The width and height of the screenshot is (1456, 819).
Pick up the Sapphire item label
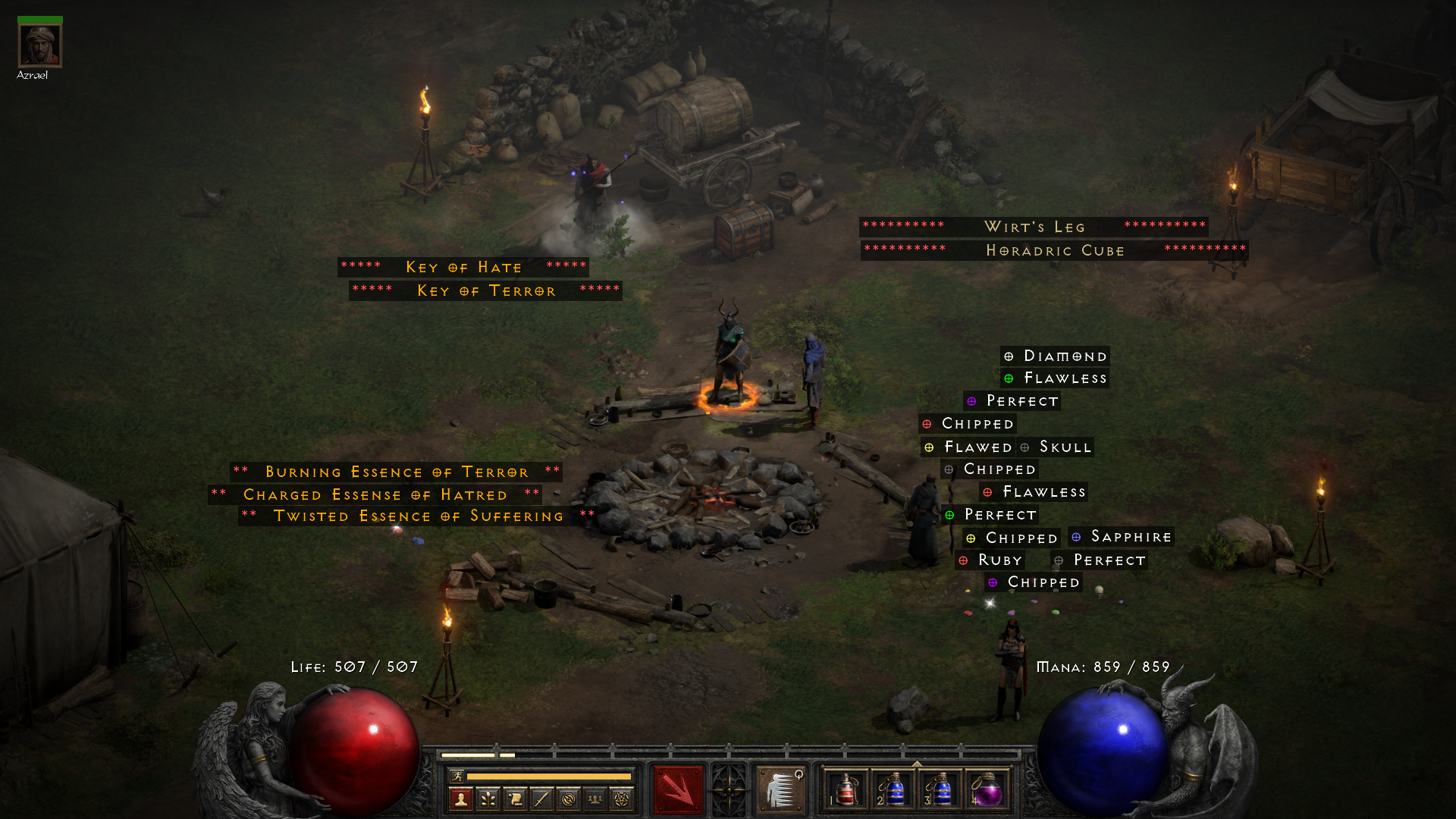(1122, 537)
